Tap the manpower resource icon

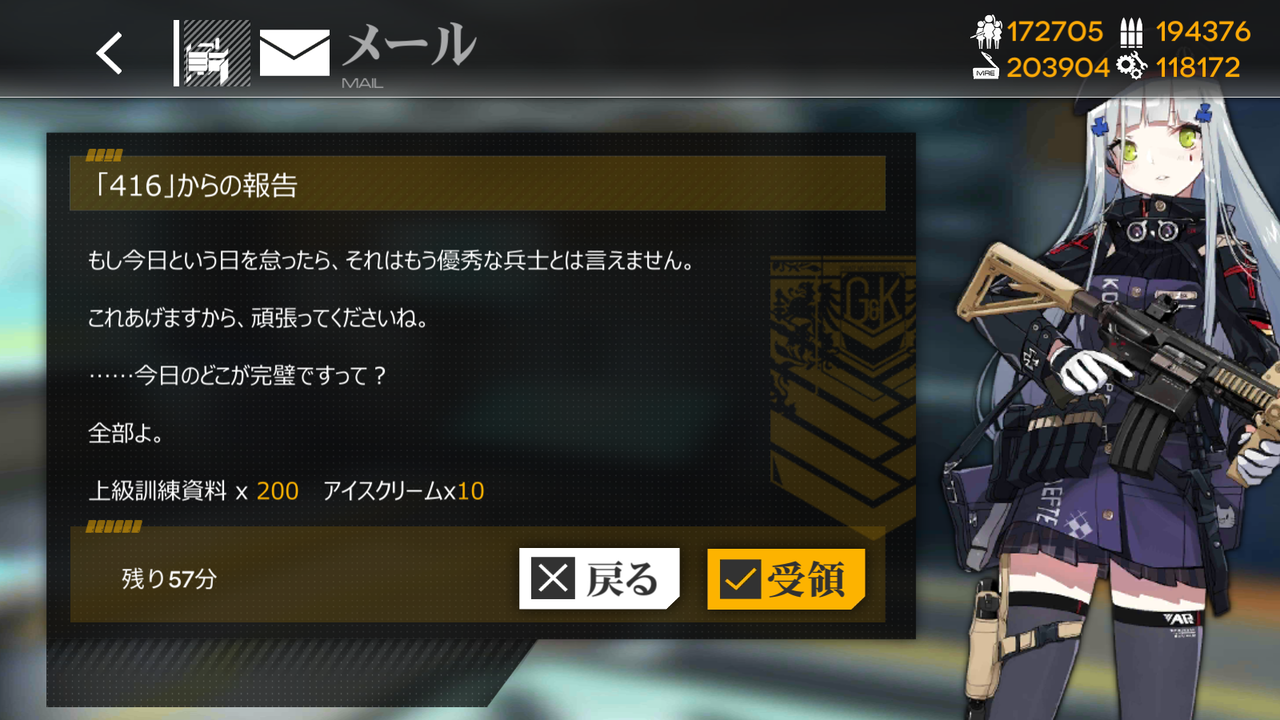(x=990, y=31)
